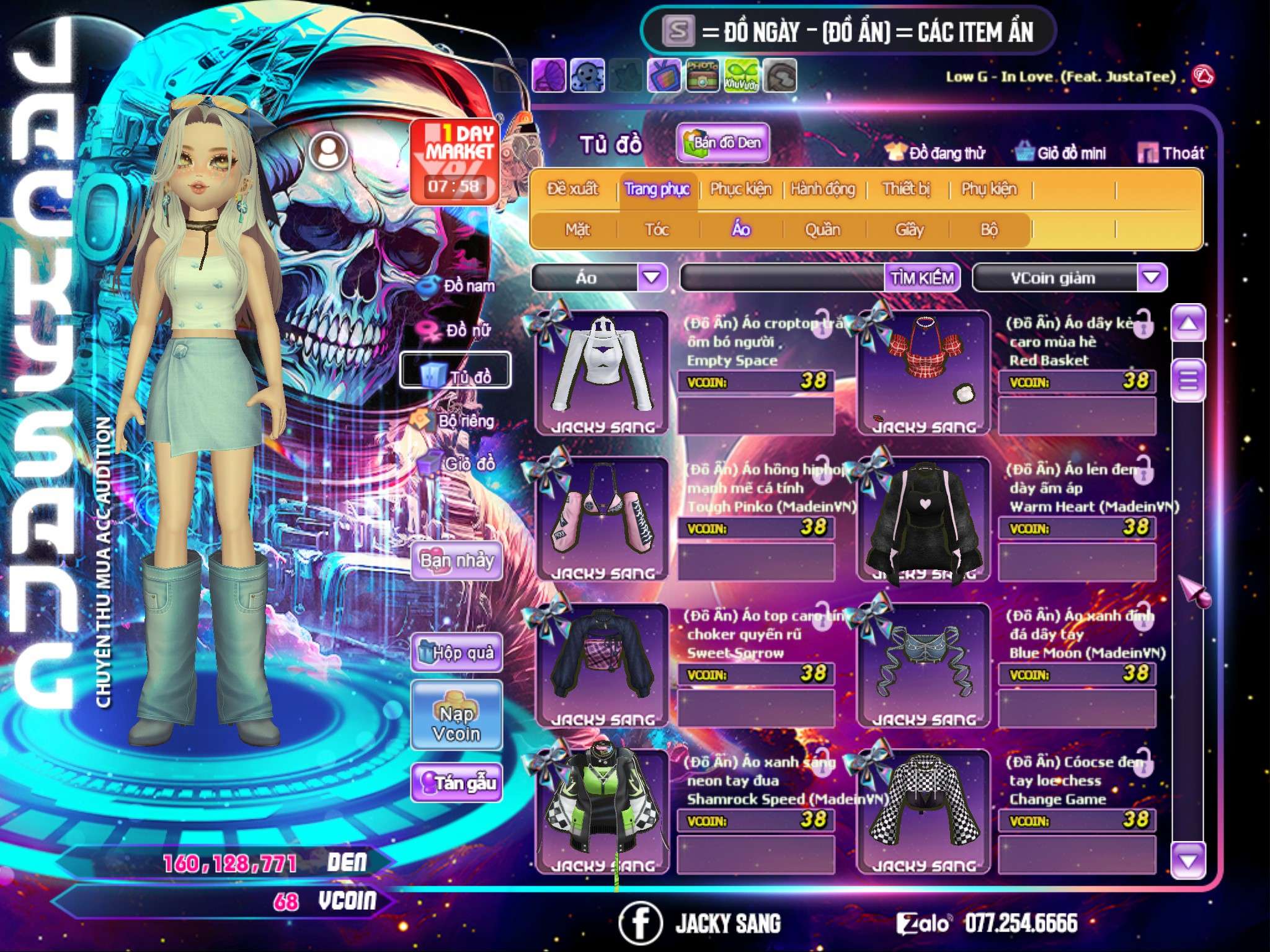
Task: Click the Bạn nhảy dance partner button
Action: [456, 561]
